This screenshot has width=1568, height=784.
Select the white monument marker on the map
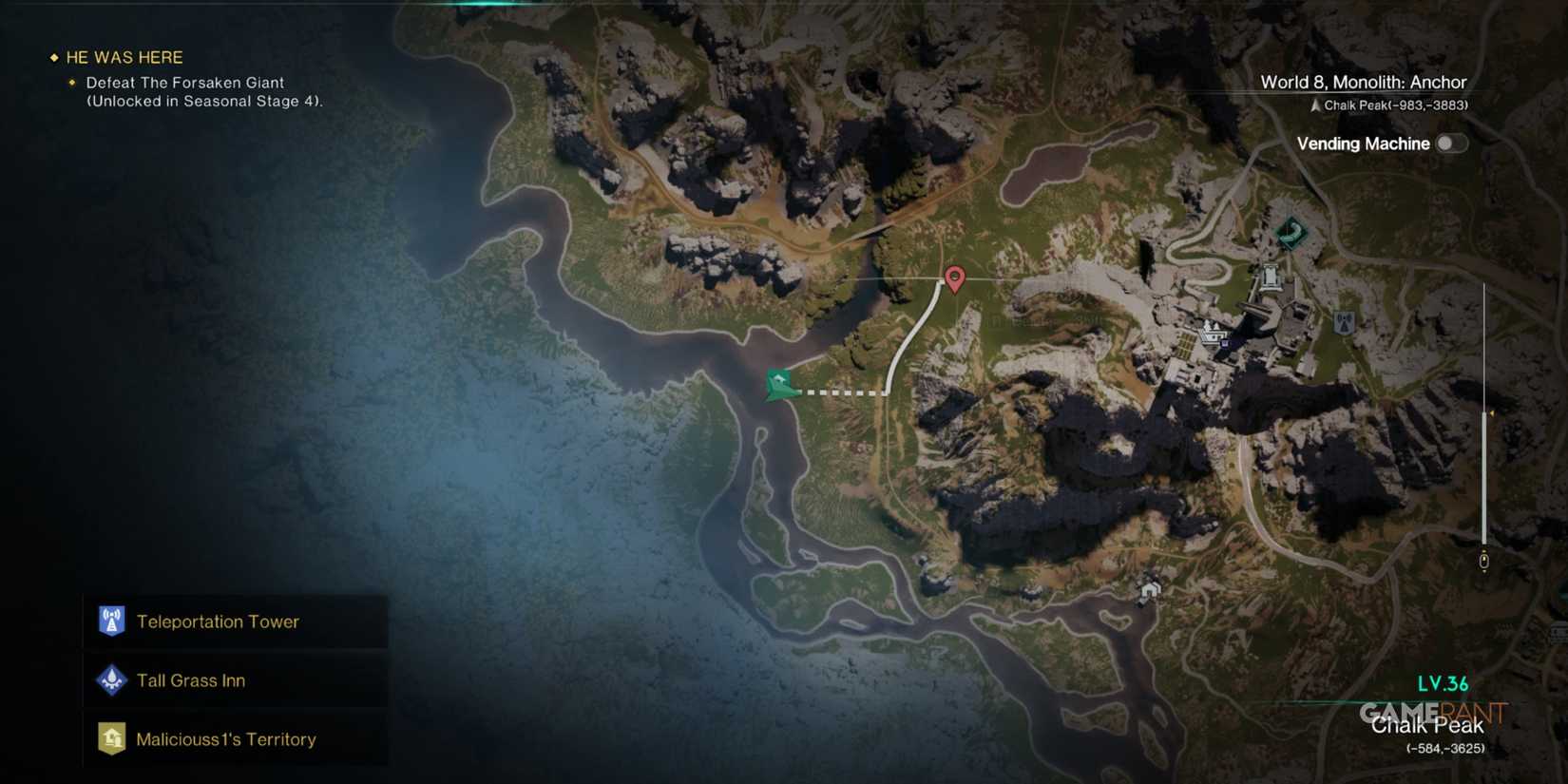click(x=1270, y=277)
